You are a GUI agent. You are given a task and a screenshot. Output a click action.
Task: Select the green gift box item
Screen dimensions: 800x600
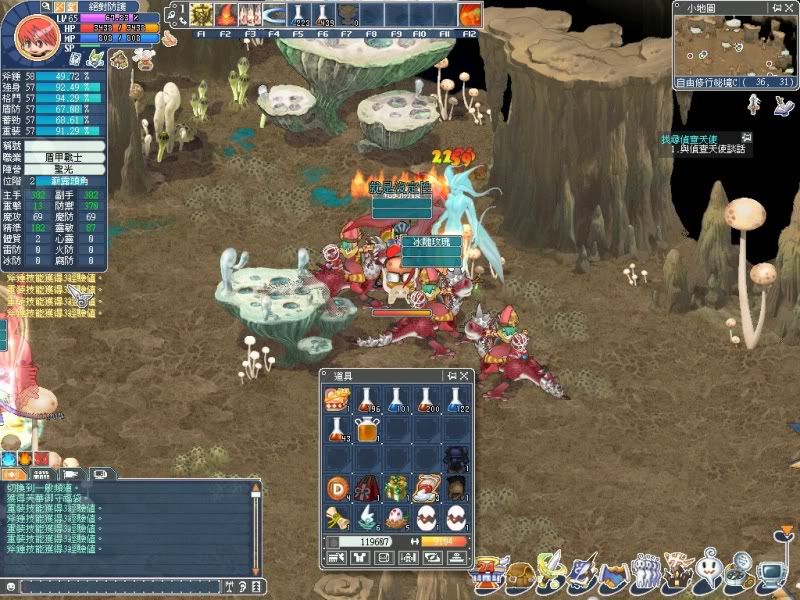[x=397, y=489]
